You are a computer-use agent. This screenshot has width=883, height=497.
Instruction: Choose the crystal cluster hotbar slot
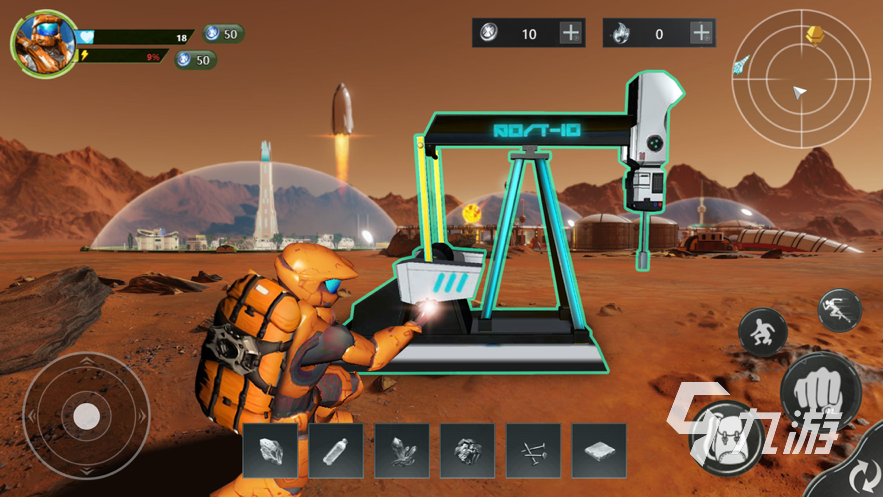402,450
